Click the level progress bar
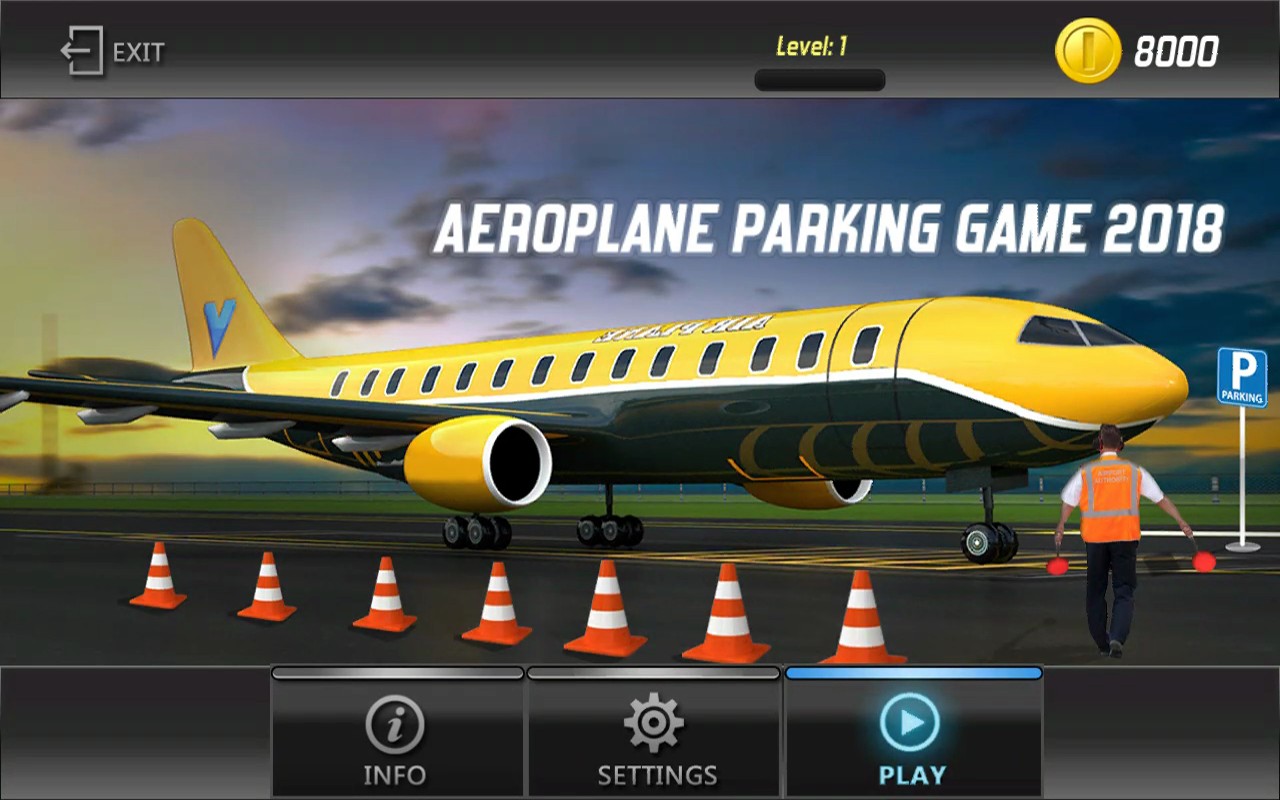 [819, 78]
